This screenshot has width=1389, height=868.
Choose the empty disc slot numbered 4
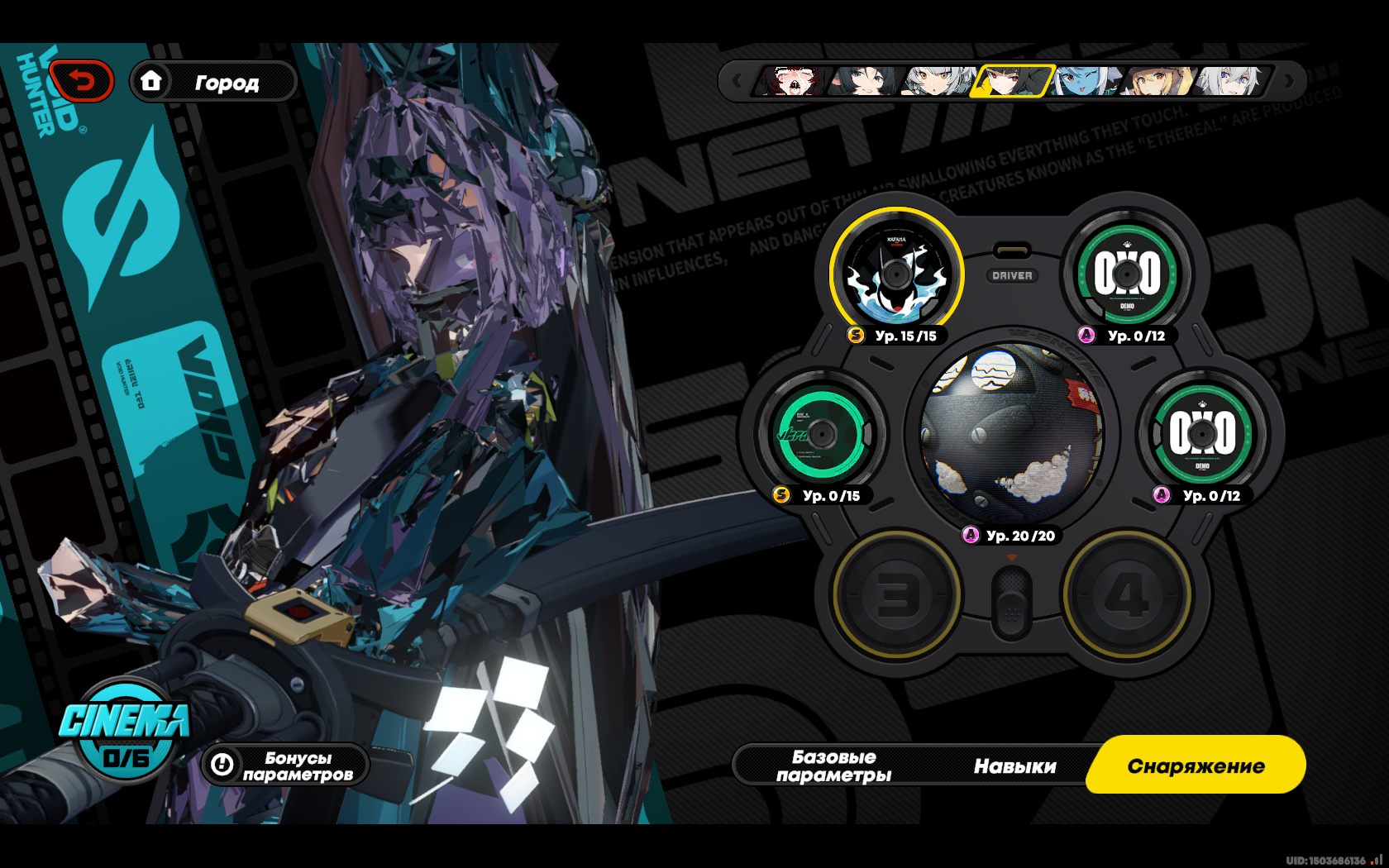pyautogui.click(x=1126, y=594)
